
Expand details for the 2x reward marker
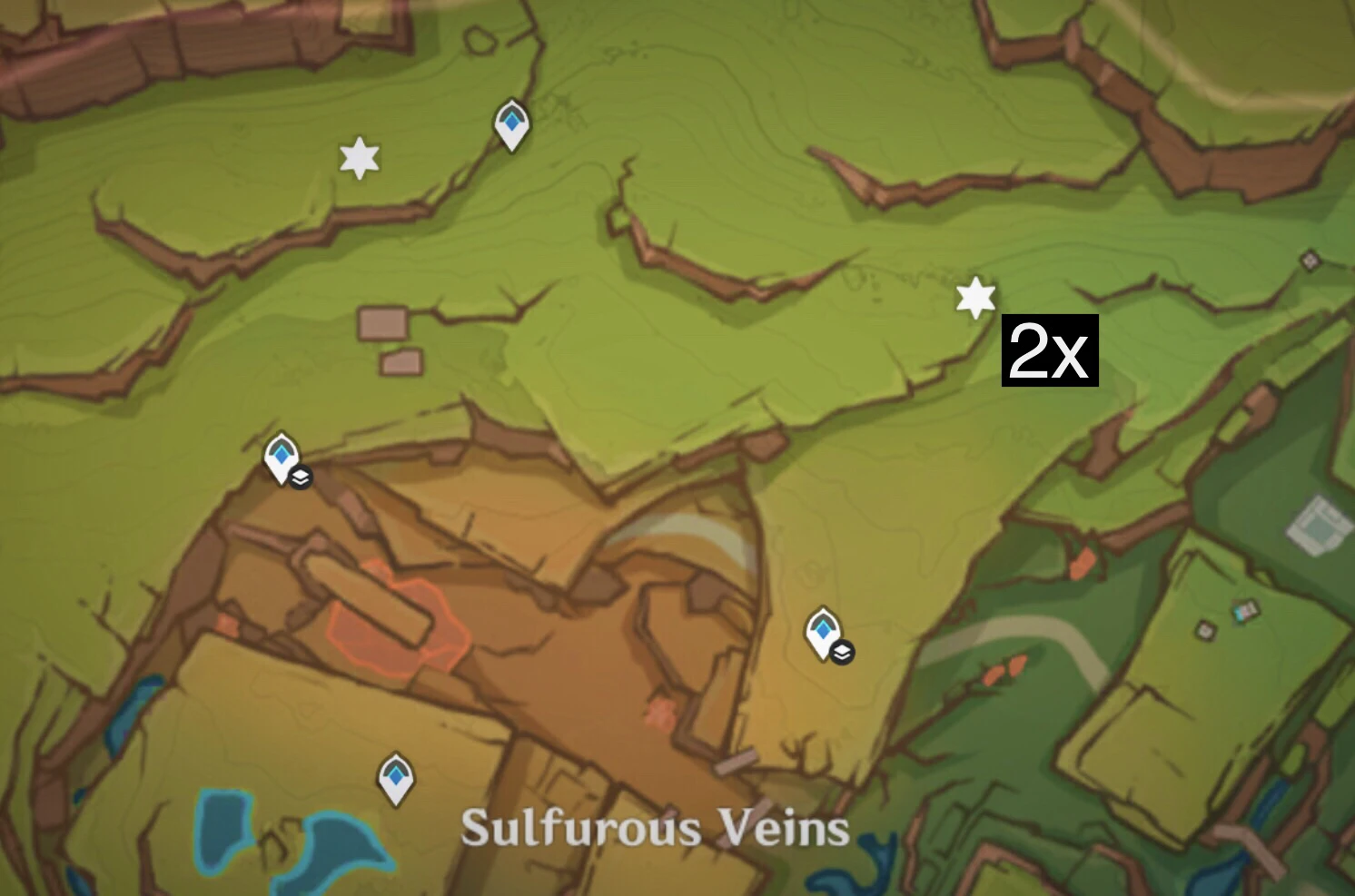1049,351
